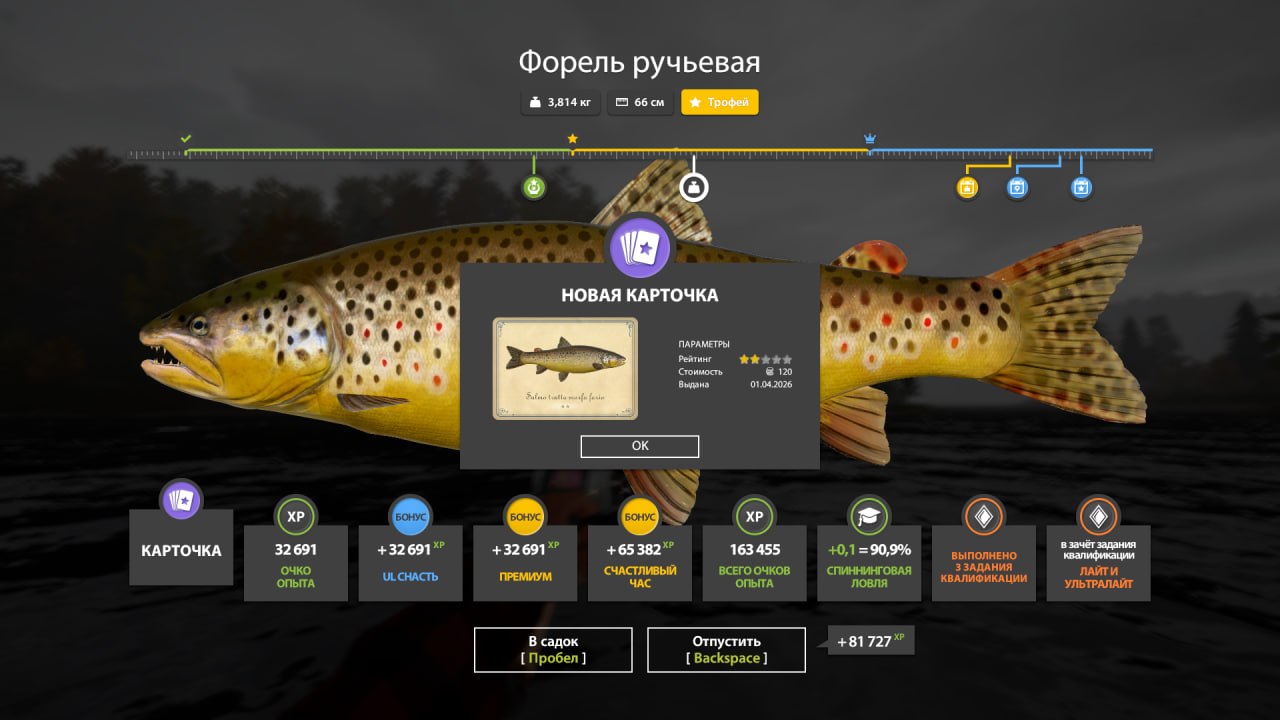Select the purple КАРТОЧКА card icon

(181, 498)
